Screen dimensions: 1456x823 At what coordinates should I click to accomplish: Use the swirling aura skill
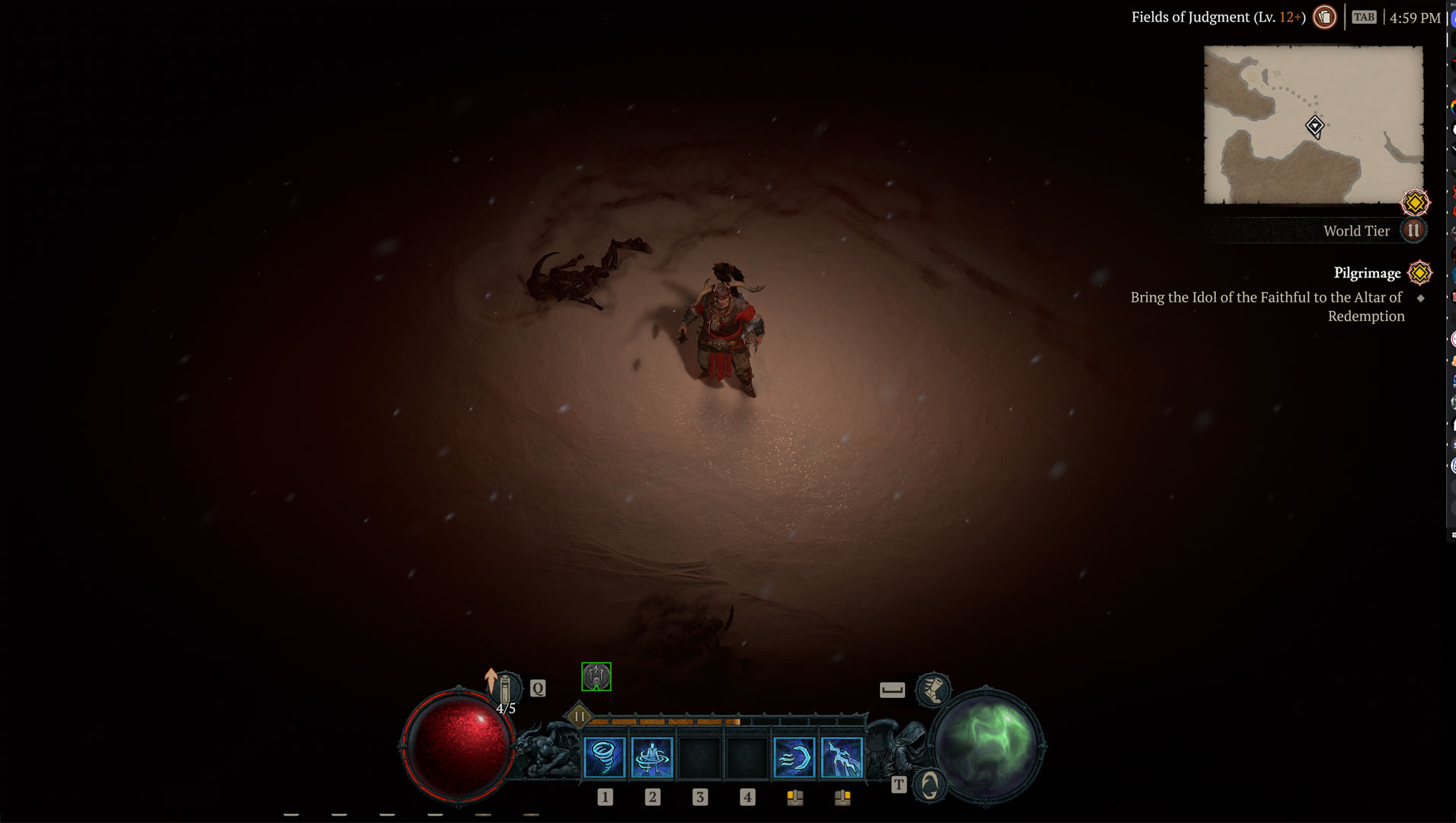click(652, 757)
